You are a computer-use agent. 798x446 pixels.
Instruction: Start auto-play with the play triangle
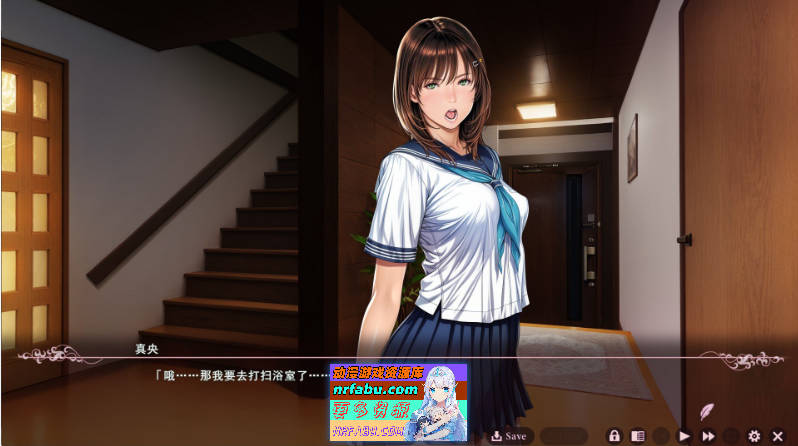(685, 436)
